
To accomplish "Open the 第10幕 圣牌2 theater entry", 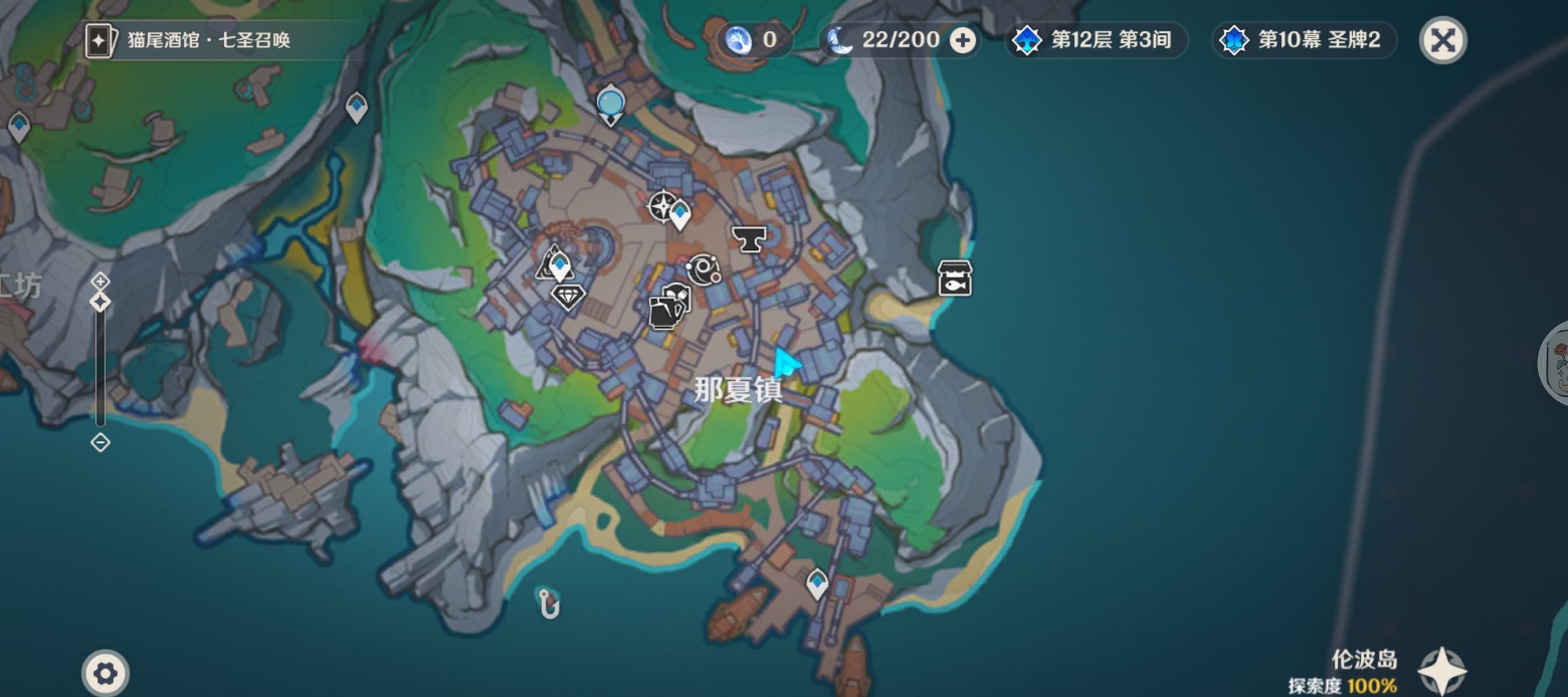I will pos(1303,40).
